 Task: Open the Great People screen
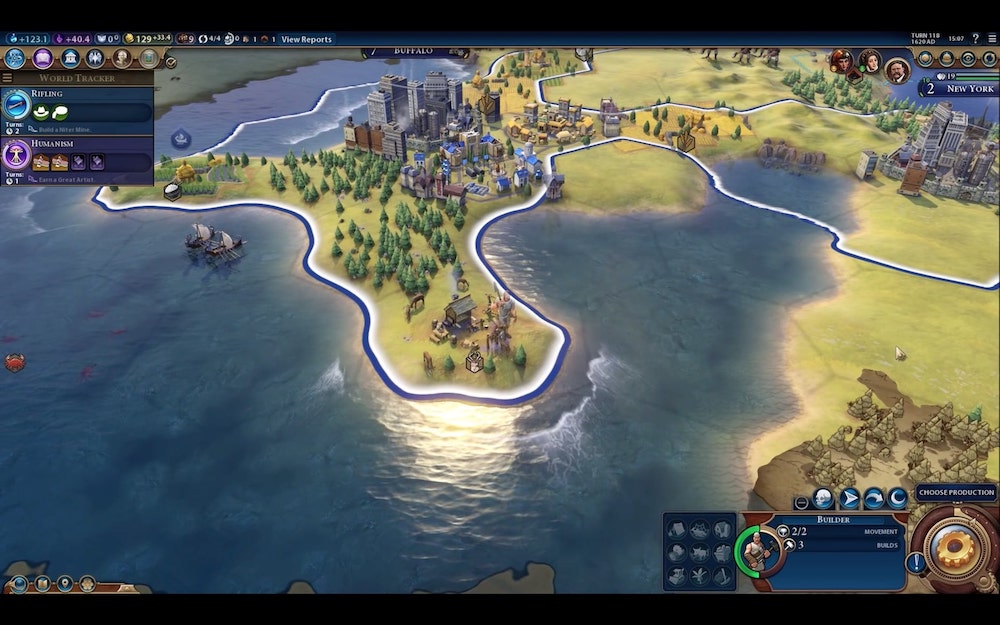click(x=122, y=58)
